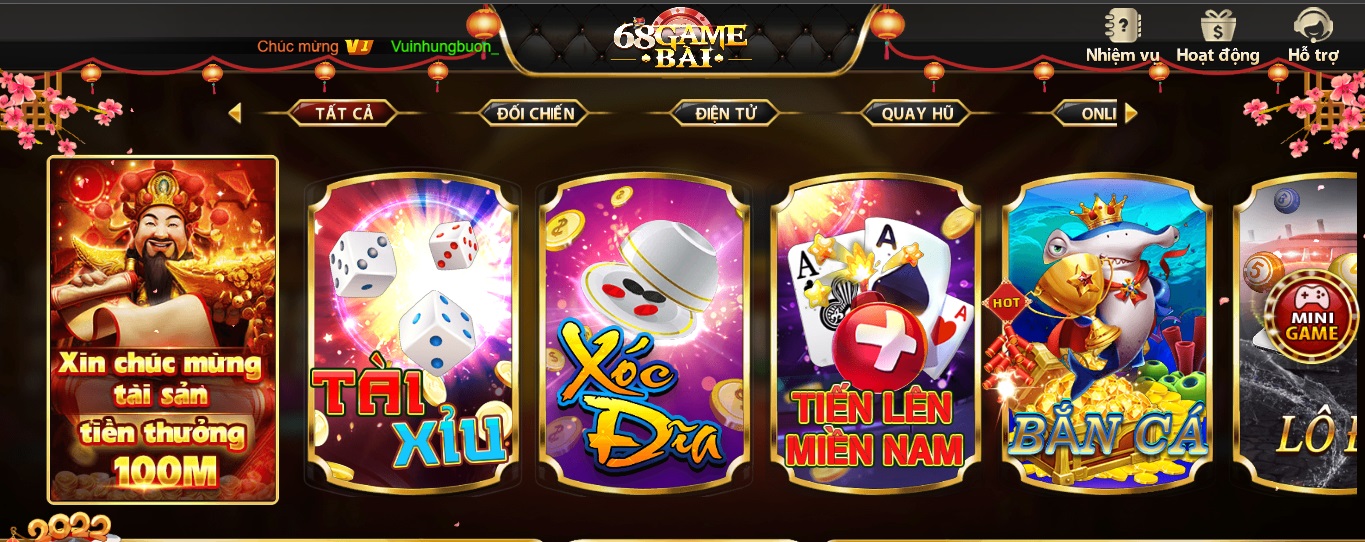This screenshot has height=542, width=1365.
Task: Select the ĐIỆN TỬ category tab
Action: pos(726,113)
